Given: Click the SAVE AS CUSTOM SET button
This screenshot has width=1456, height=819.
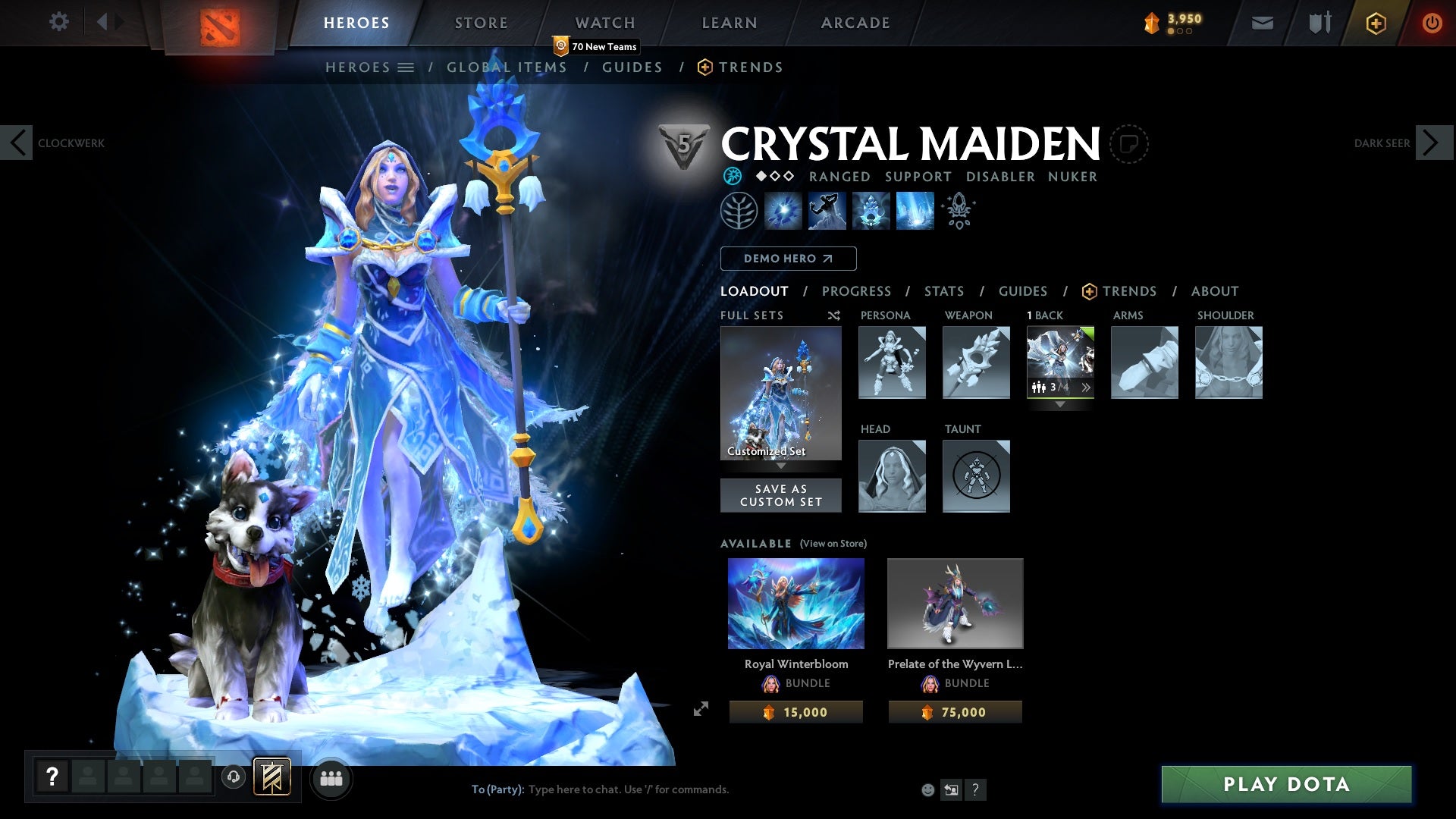Looking at the screenshot, I should [781, 495].
